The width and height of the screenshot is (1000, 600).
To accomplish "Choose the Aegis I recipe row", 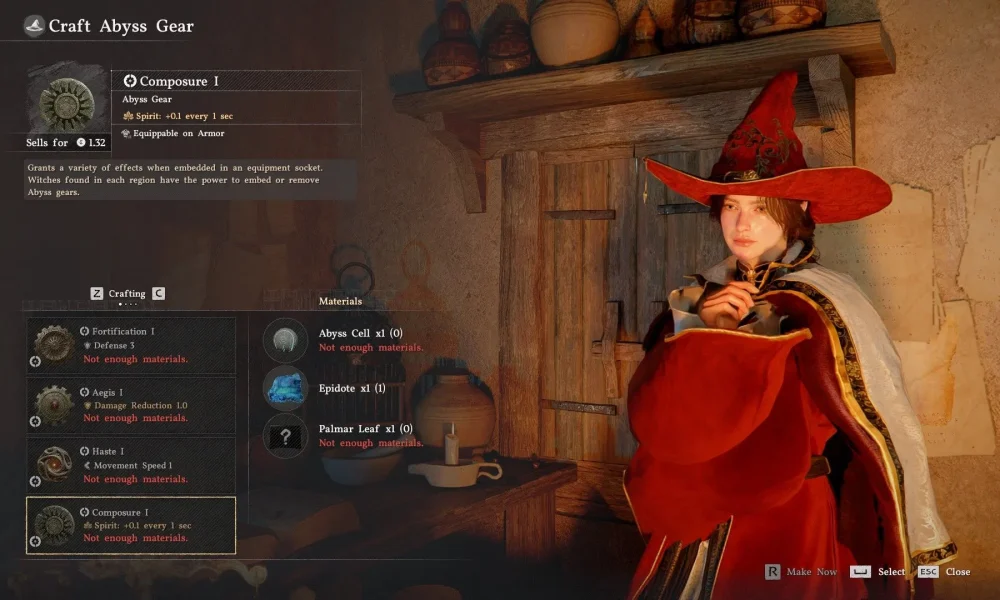I will pos(131,405).
